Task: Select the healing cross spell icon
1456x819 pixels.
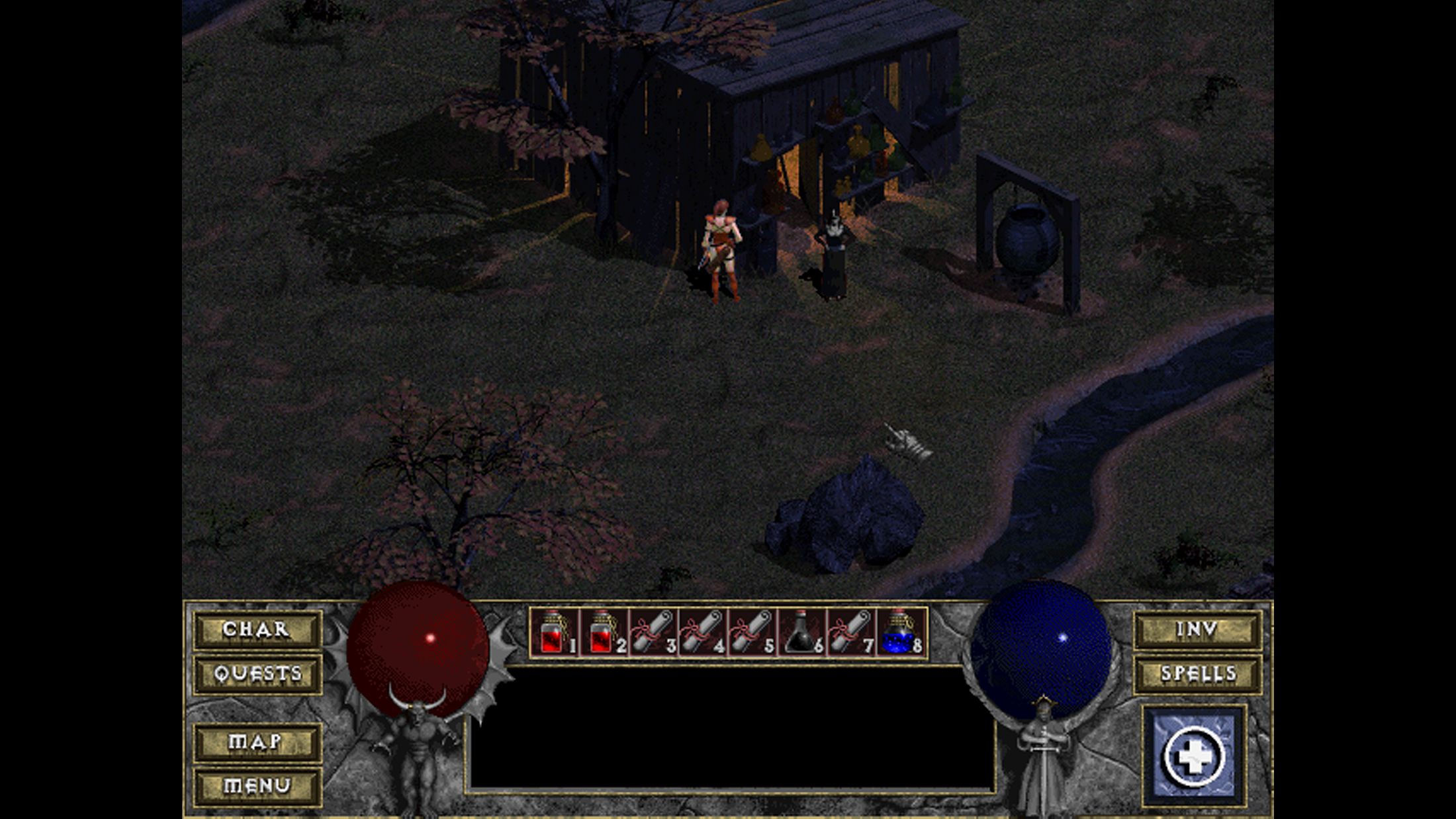Action: [x=1194, y=757]
